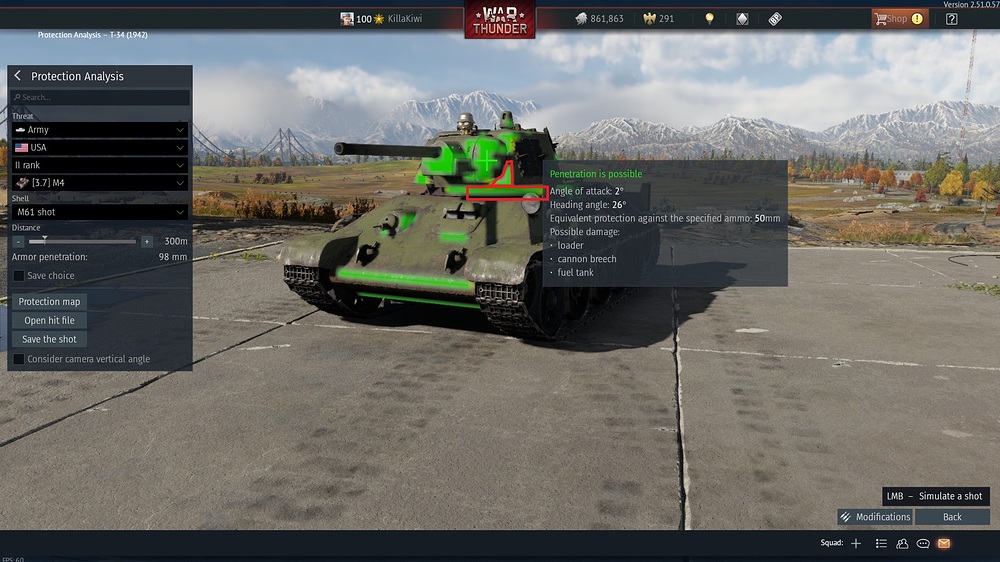This screenshot has height=562, width=1000.
Task: Open the orange mail envelope
Action: click(944, 543)
